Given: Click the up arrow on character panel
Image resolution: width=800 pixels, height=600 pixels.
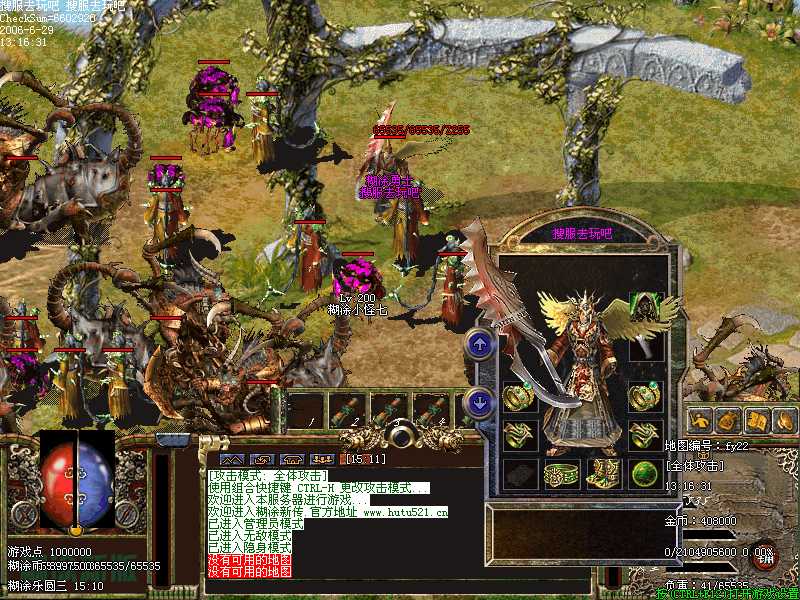Looking at the screenshot, I should point(480,344).
